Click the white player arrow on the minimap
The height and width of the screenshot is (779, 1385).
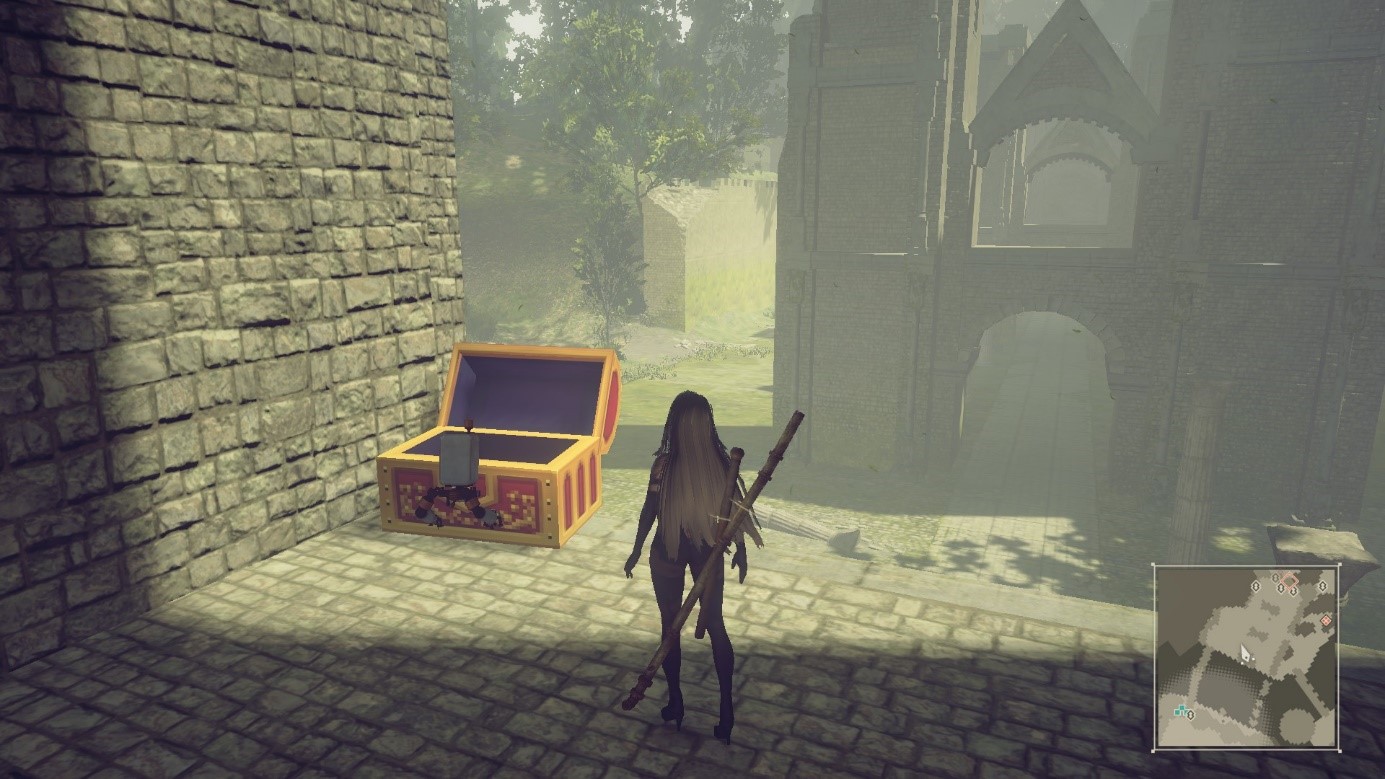pos(1245,653)
